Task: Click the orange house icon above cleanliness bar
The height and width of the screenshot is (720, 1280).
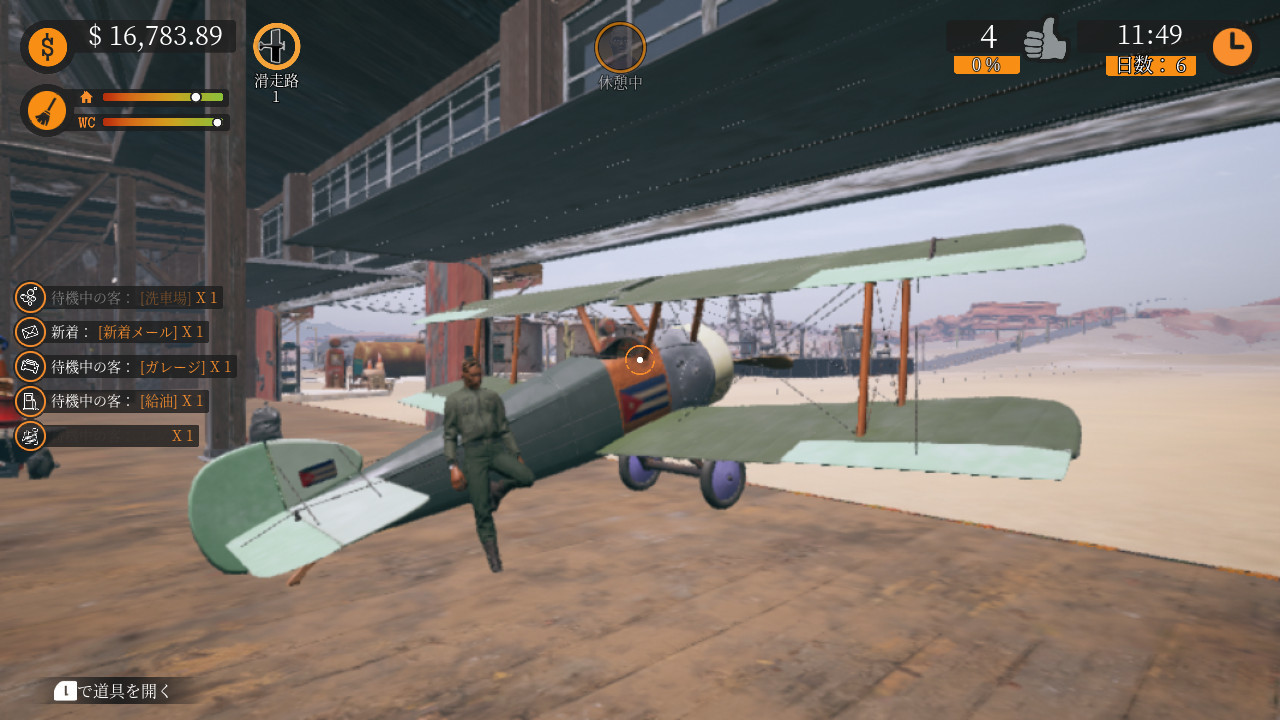Action: tap(88, 96)
